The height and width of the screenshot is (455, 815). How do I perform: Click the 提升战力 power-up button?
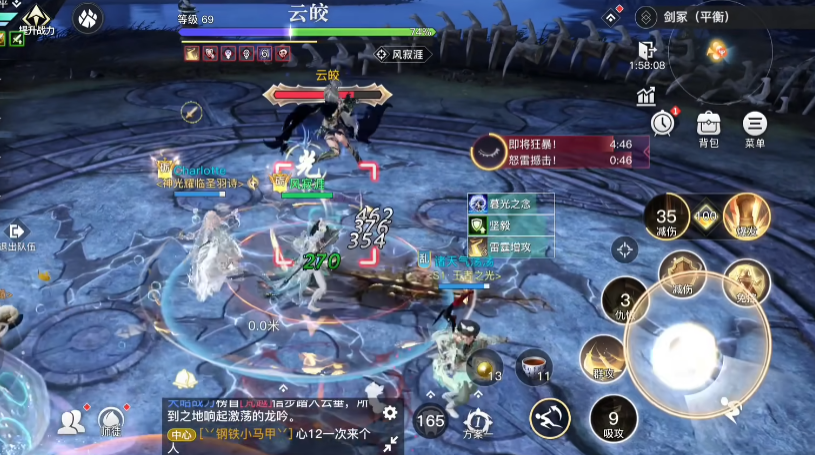tap(38, 18)
